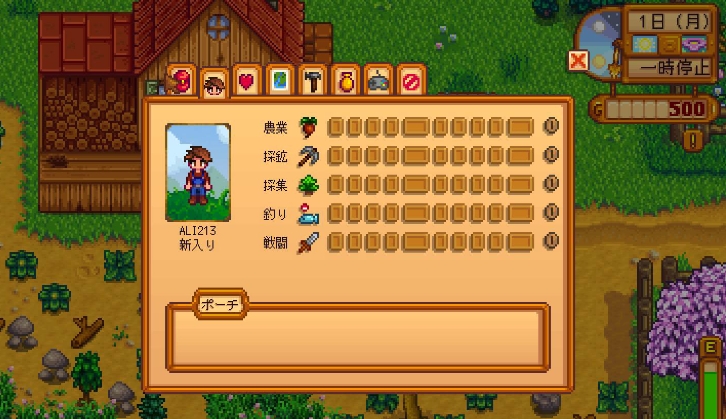Close the menu with the red X
Image resolution: width=726 pixels, height=419 pixels.
coord(577,61)
